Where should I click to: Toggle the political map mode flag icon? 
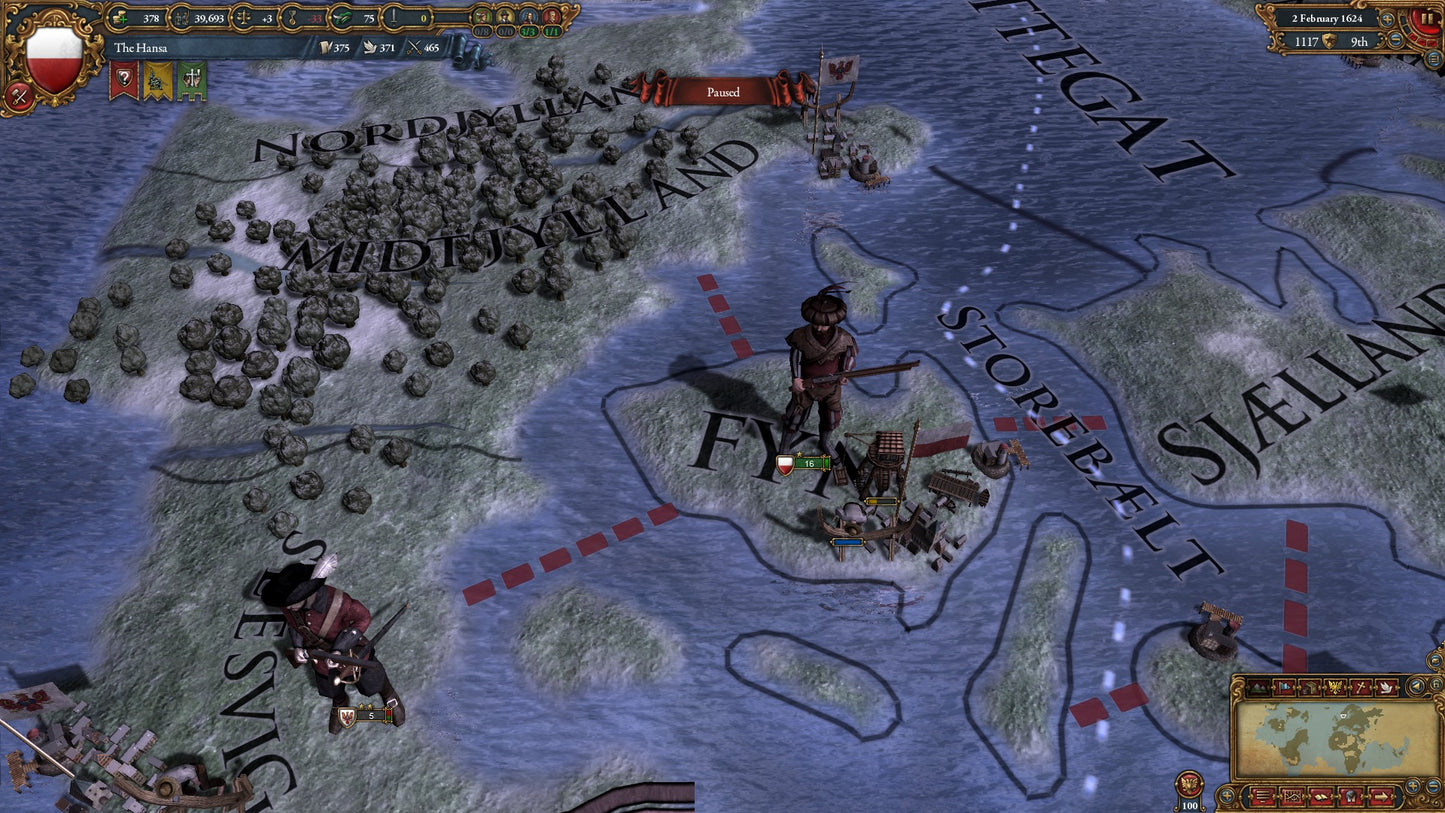coord(1283,687)
